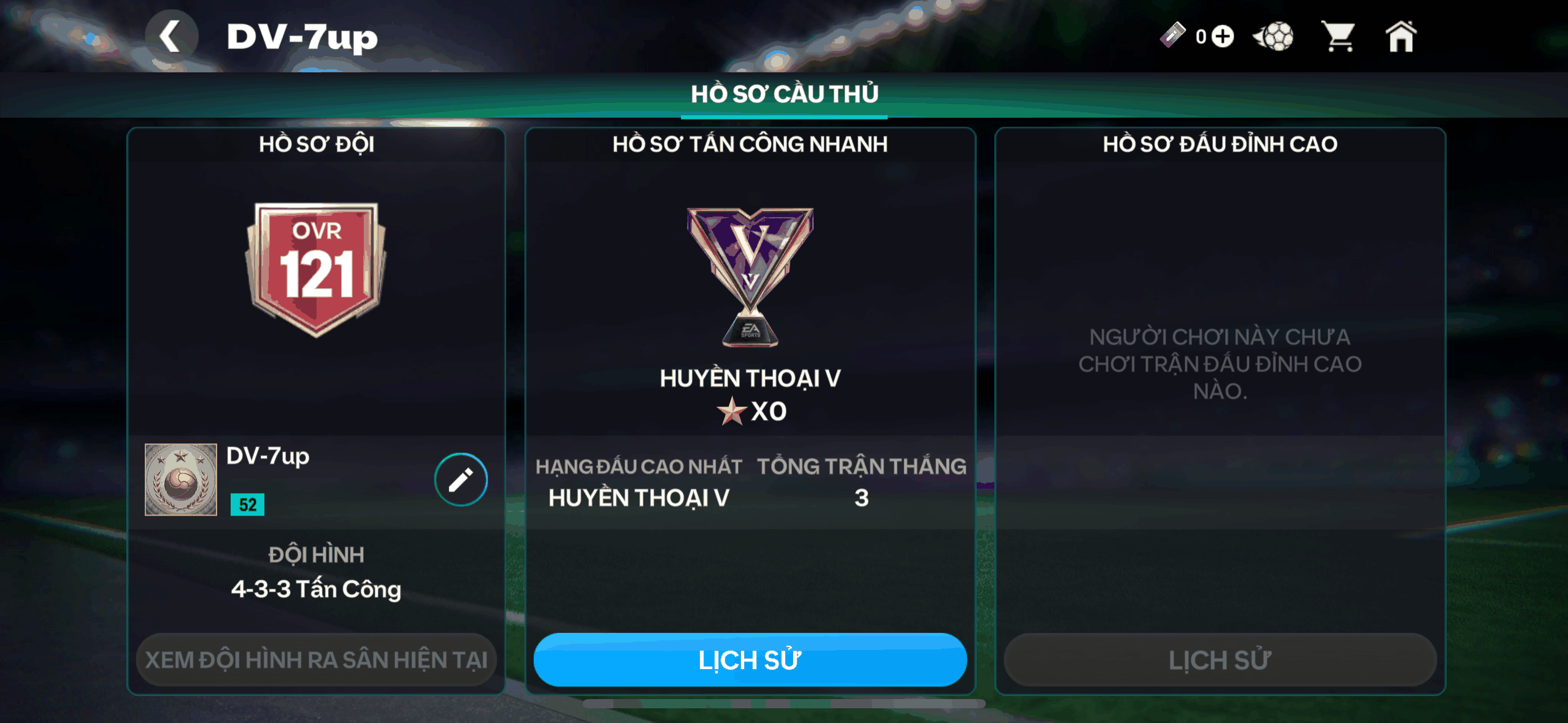Open the in-game store via cart icon
The image size is (1568, 723).
pyautogui.click(x=1340, y=37)
